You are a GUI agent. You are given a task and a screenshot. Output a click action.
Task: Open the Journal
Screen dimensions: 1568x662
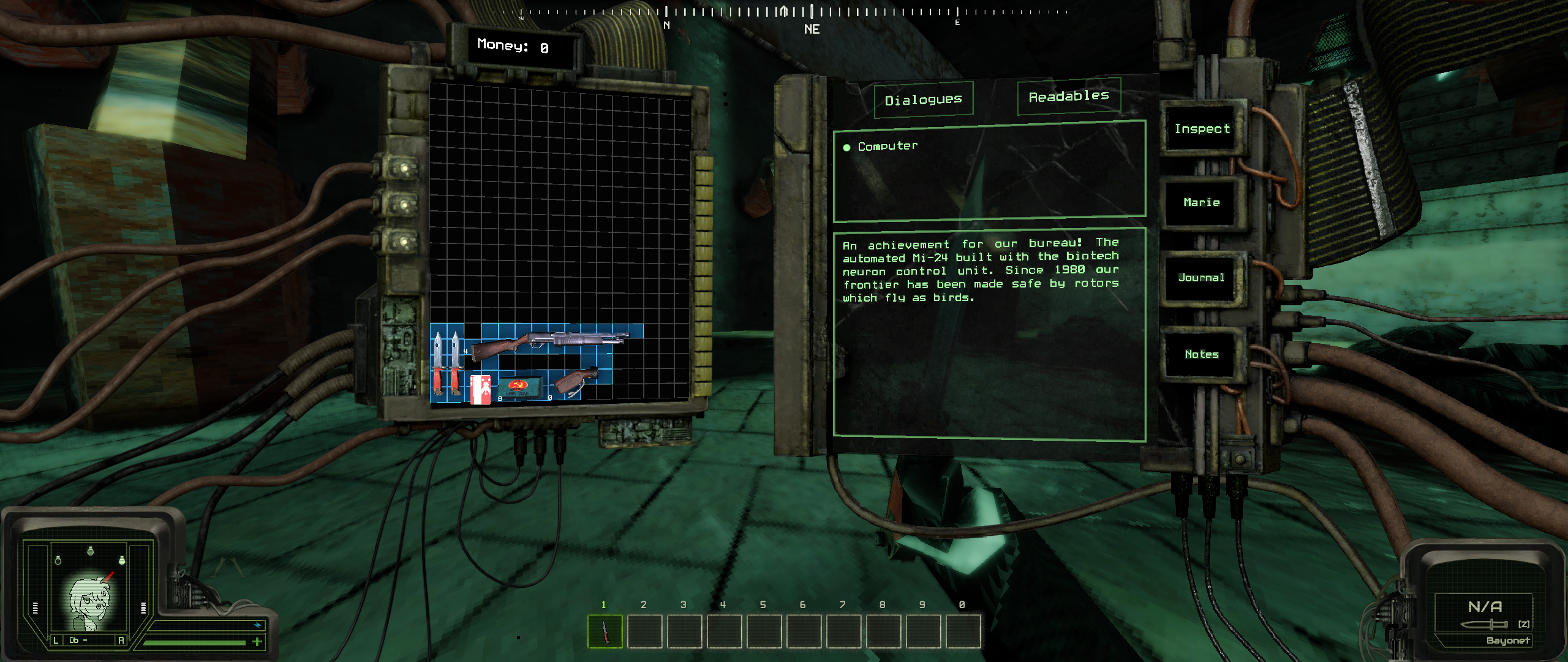[x=1201, y=278]
